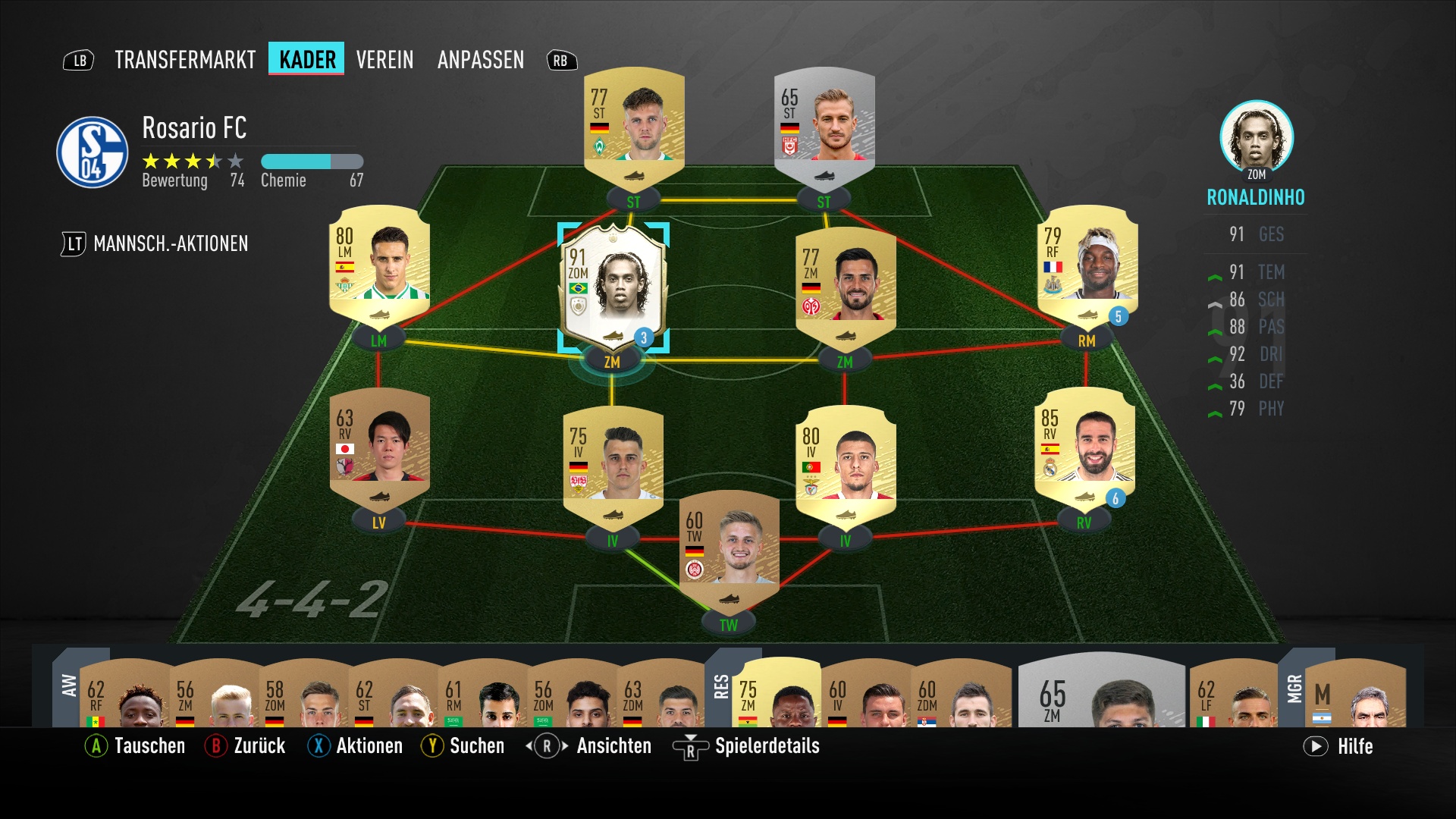Choose the 77 ST gold striker card
This screenshot has width=1456, height=819.
634,125
